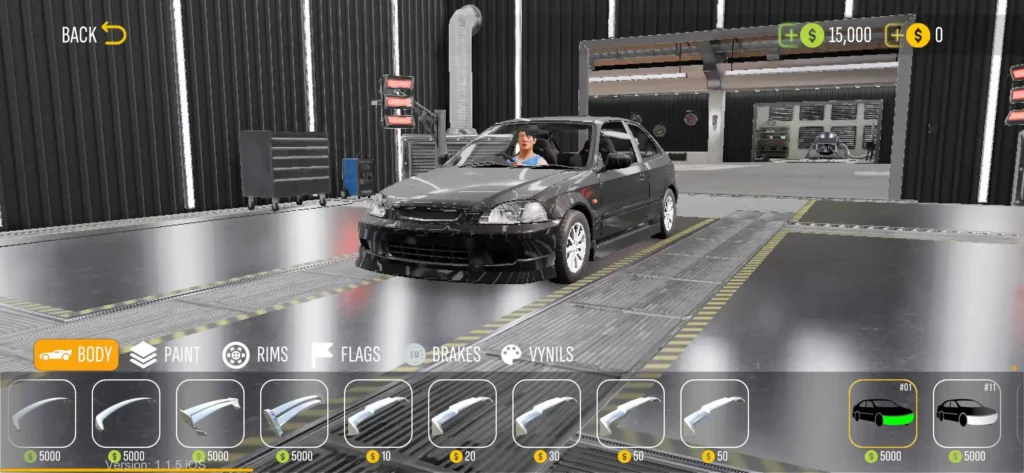Viewport: 1024px width, 473px height.
Task: Open the BRAKES tab
Action: [442, 355]
